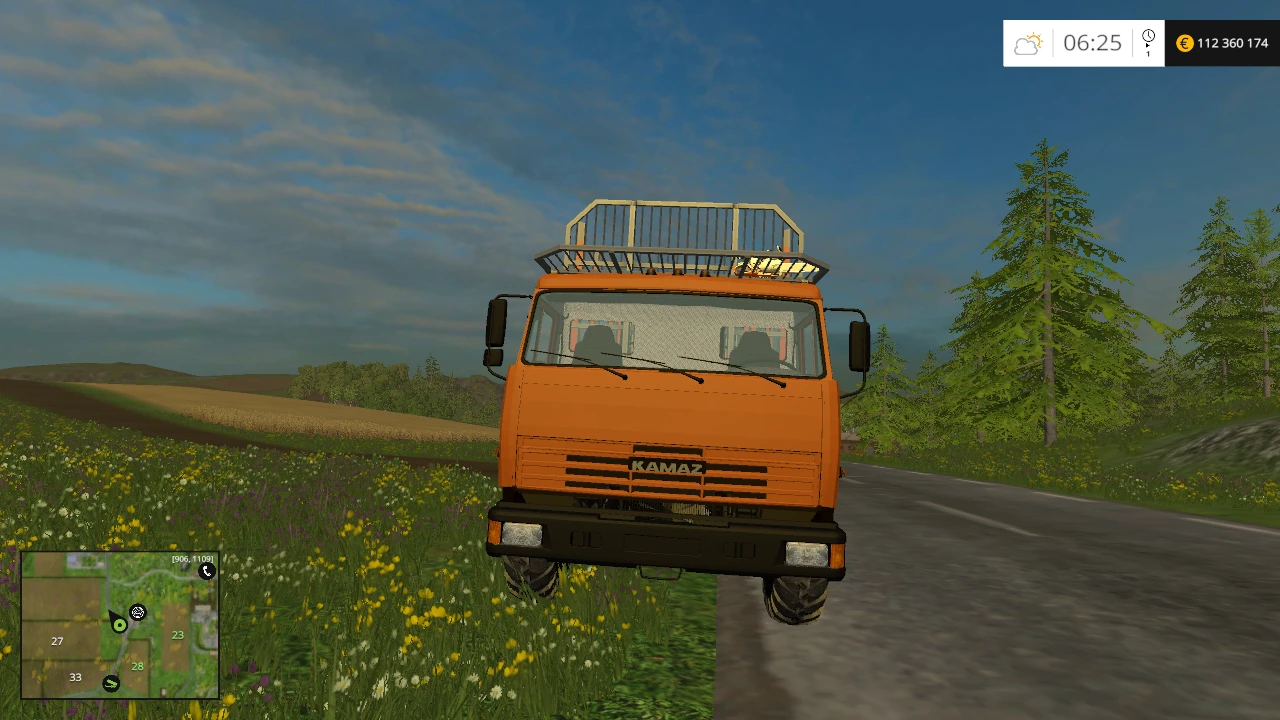This screenshot has height=720, width=1280.
Task: Open the phone icon on the minimap
Action: click(x=207, y=571)
